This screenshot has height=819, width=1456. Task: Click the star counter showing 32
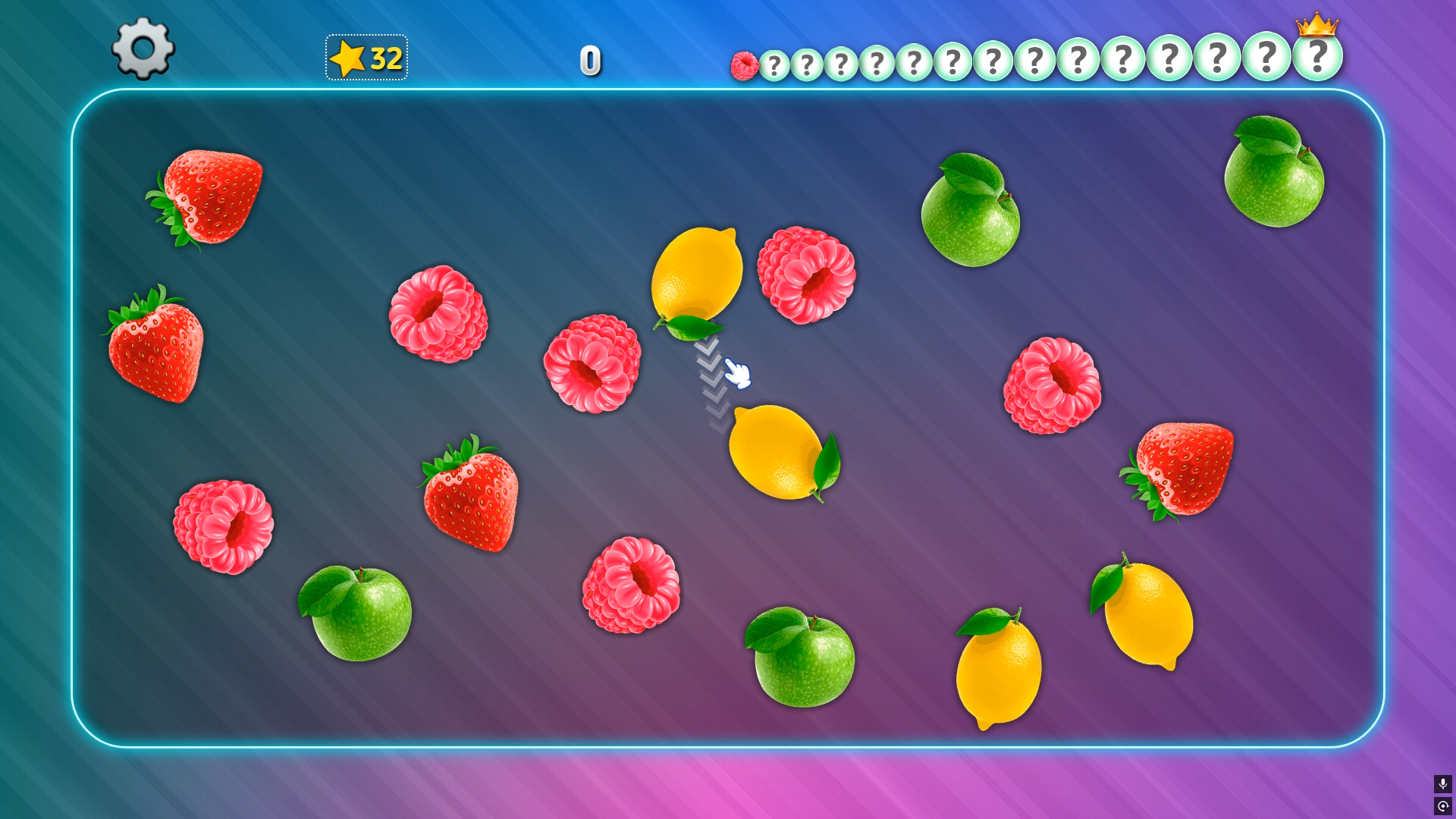point(366,57)
